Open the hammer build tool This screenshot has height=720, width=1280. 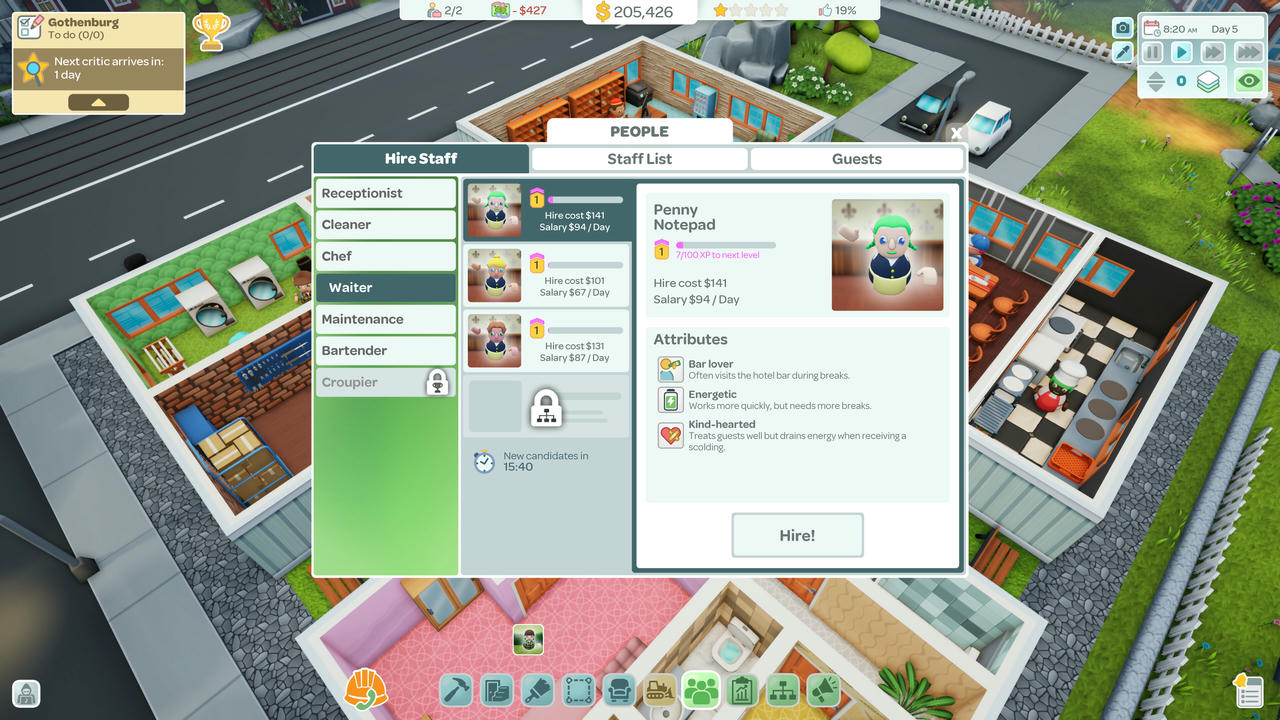click(x=456, y=690)
